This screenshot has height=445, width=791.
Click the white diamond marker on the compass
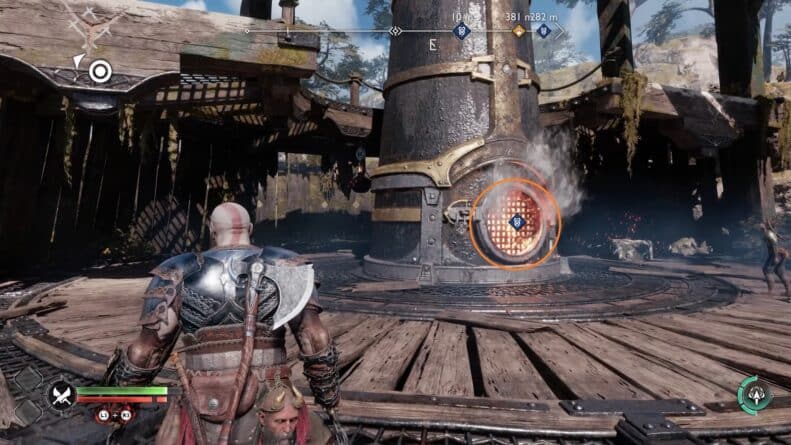tap(396, 31)
